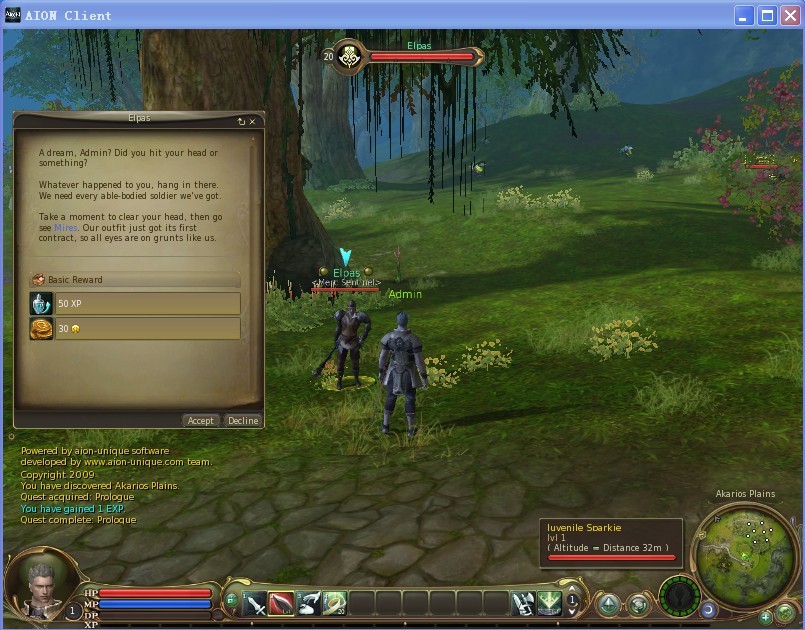Click the Mires link in the quest text

[x=65, y=228]
